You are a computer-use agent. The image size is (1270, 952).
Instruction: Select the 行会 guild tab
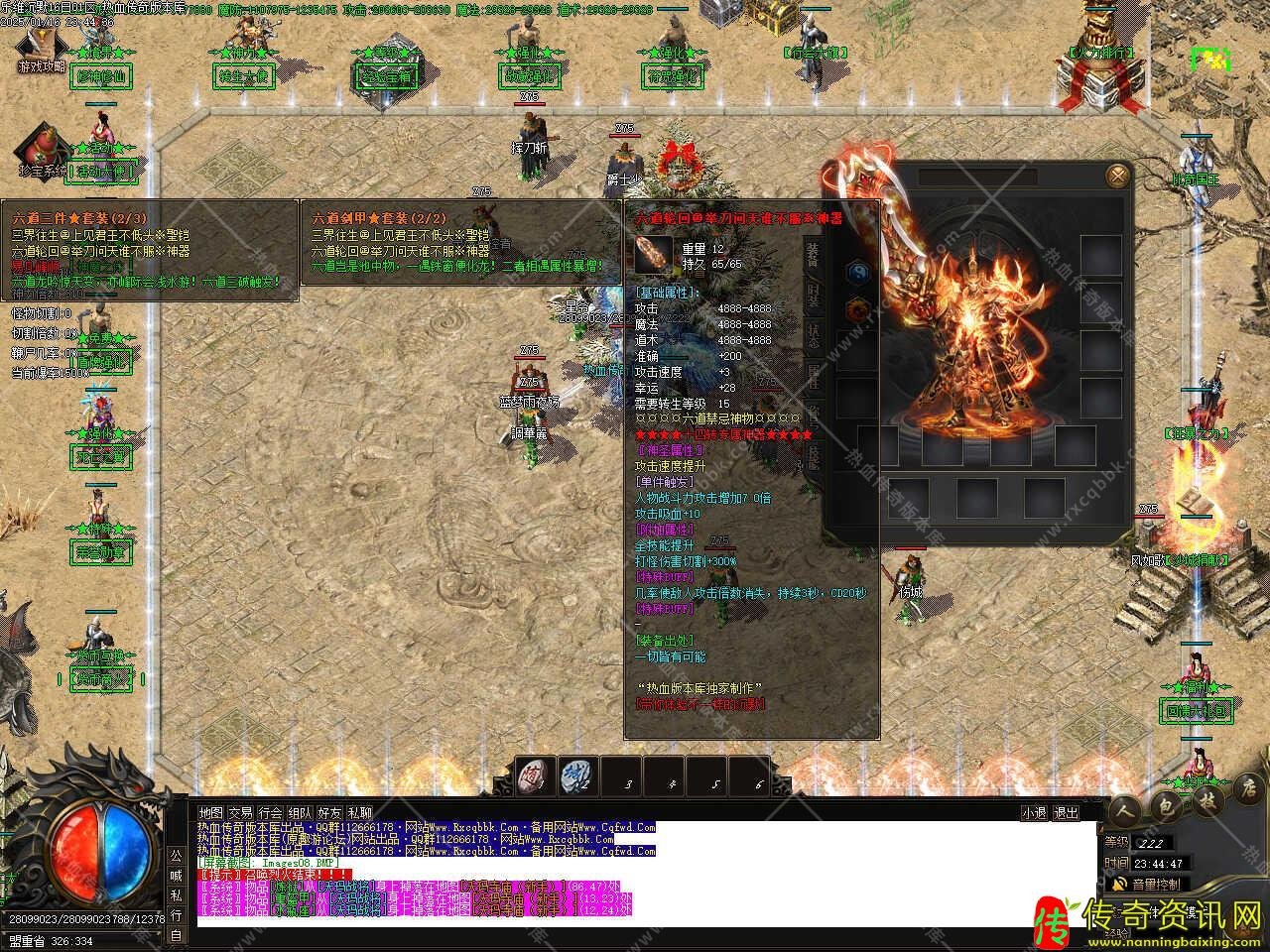pos(270,812)
